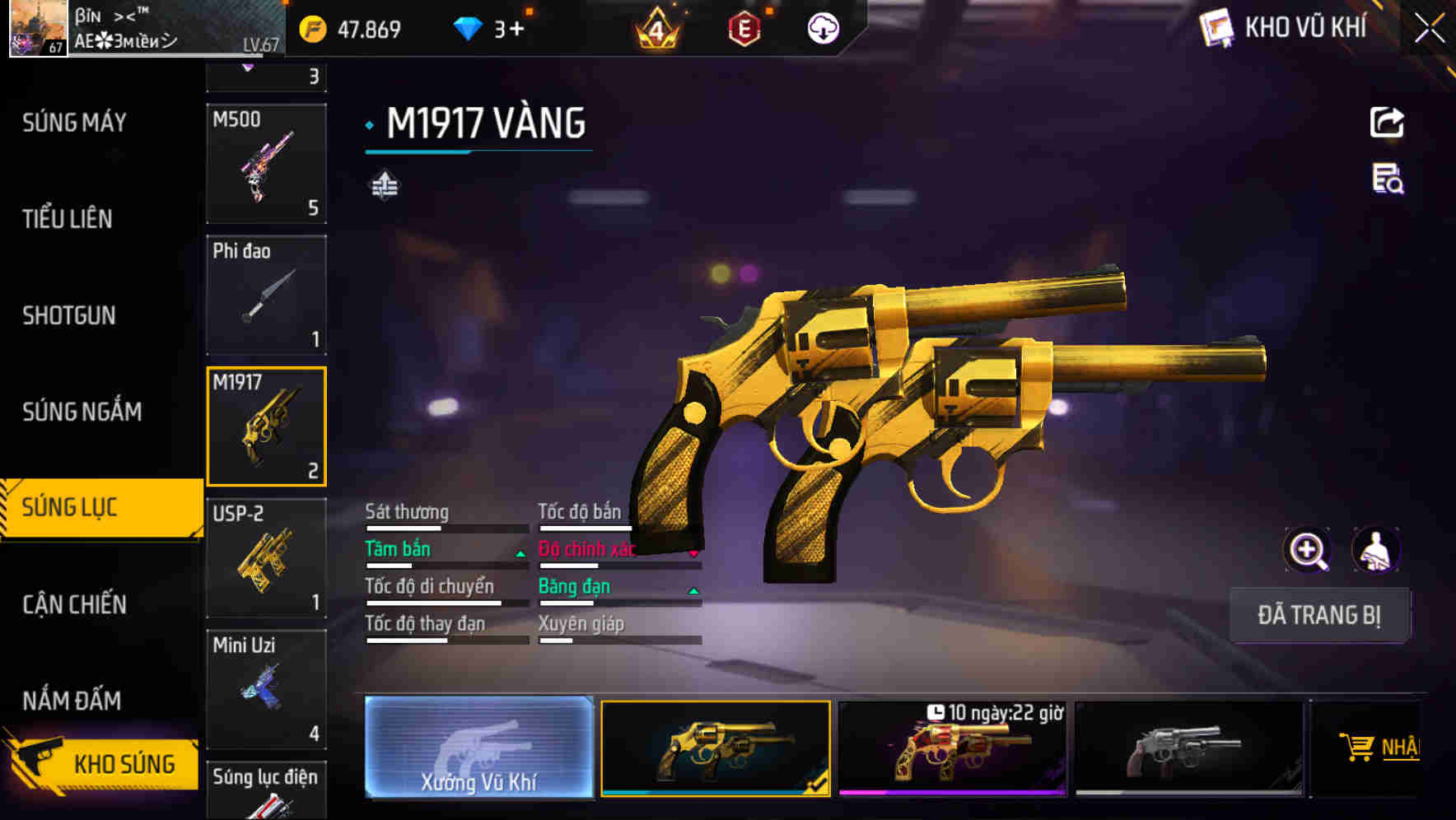
Task: Share the weapon skin
Action: (1387, 123)
